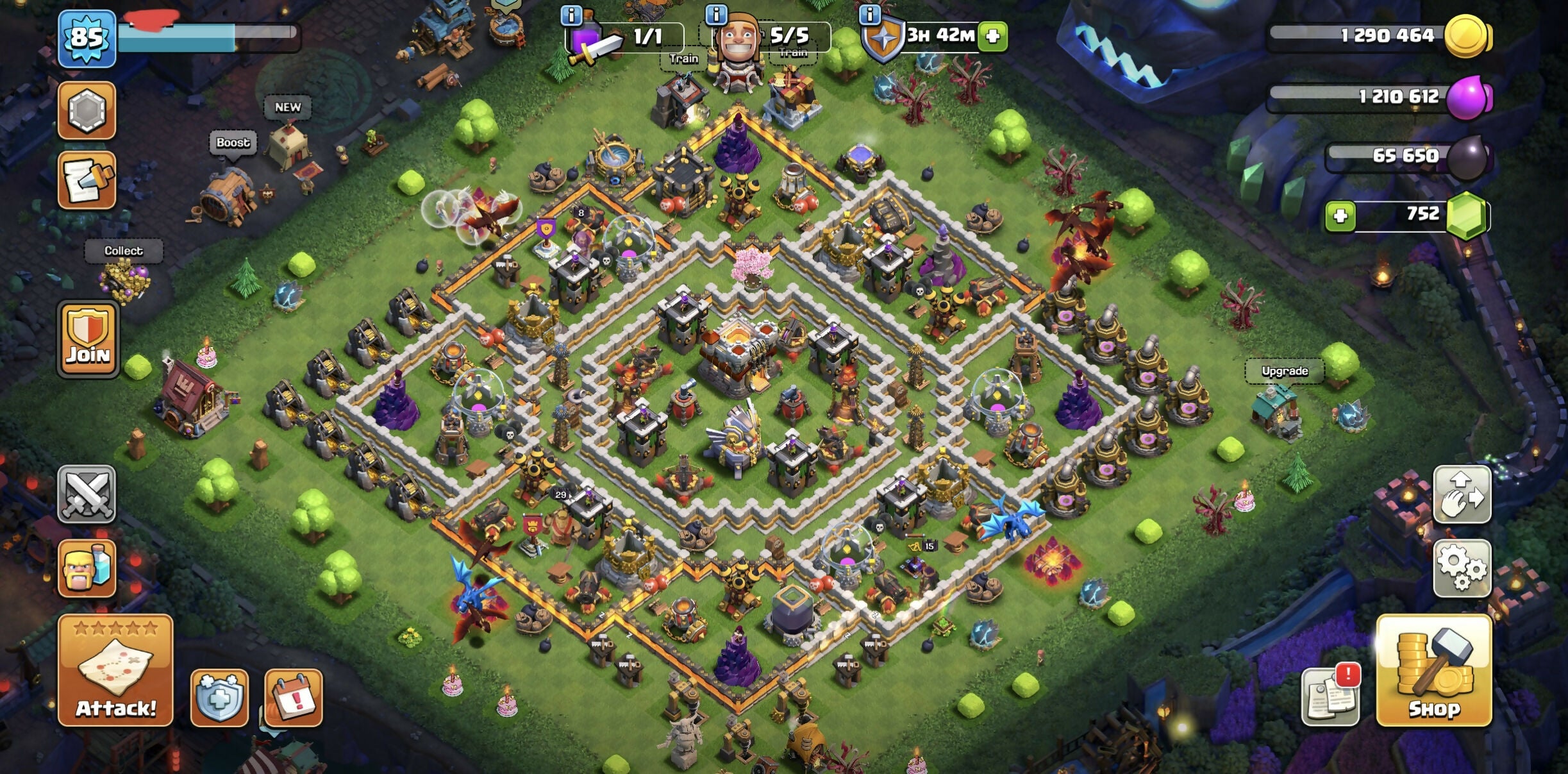
Task: Tap the NEW bubble above the tent
Action: click(288, 107)
